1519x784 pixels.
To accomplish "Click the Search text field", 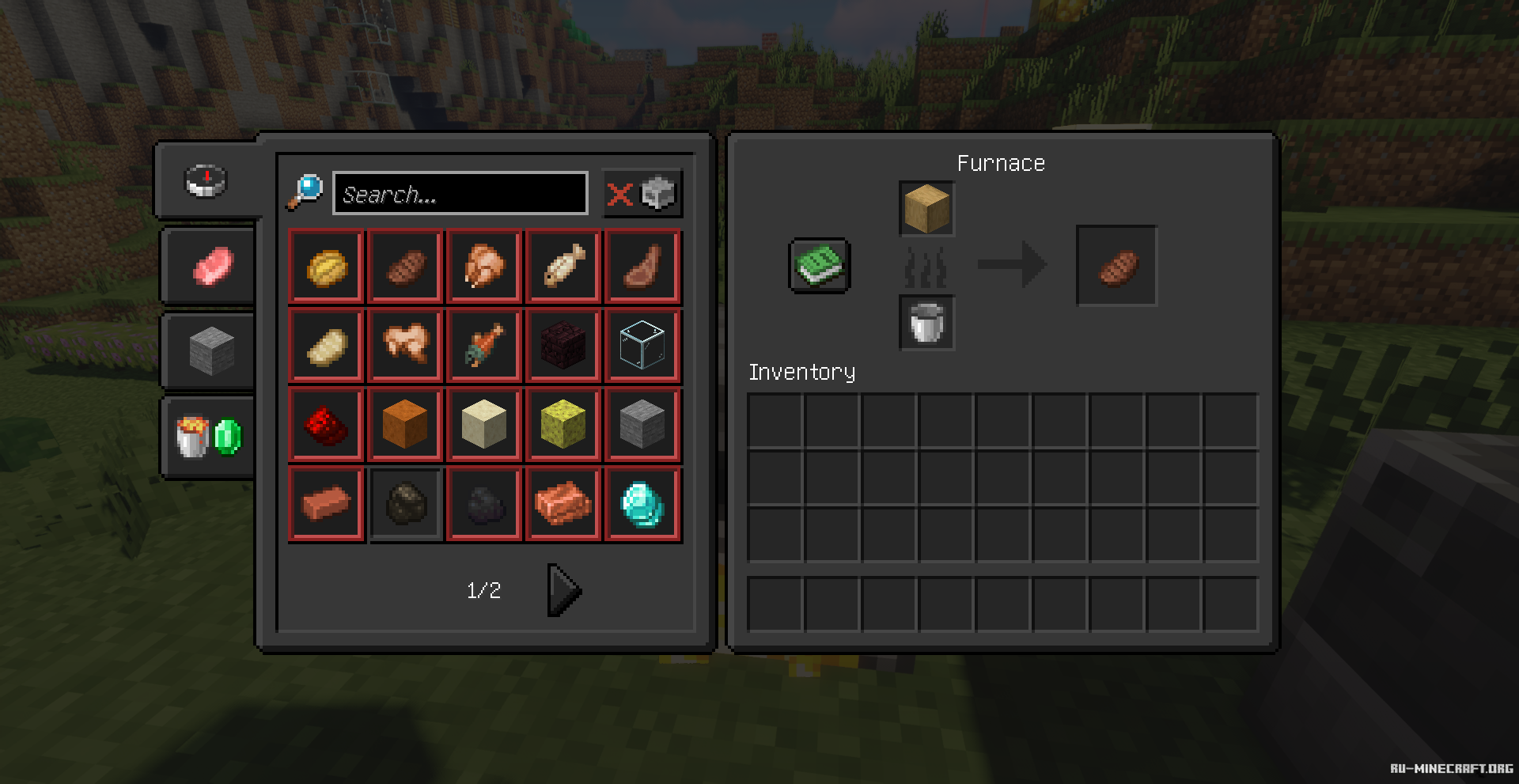I will pos(460,193).
